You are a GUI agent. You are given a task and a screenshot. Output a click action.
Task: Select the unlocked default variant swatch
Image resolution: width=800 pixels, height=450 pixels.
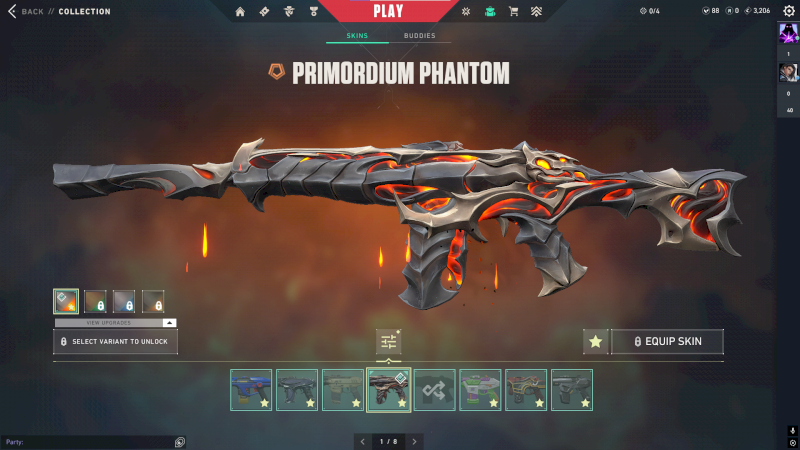(x=66, y=301)
